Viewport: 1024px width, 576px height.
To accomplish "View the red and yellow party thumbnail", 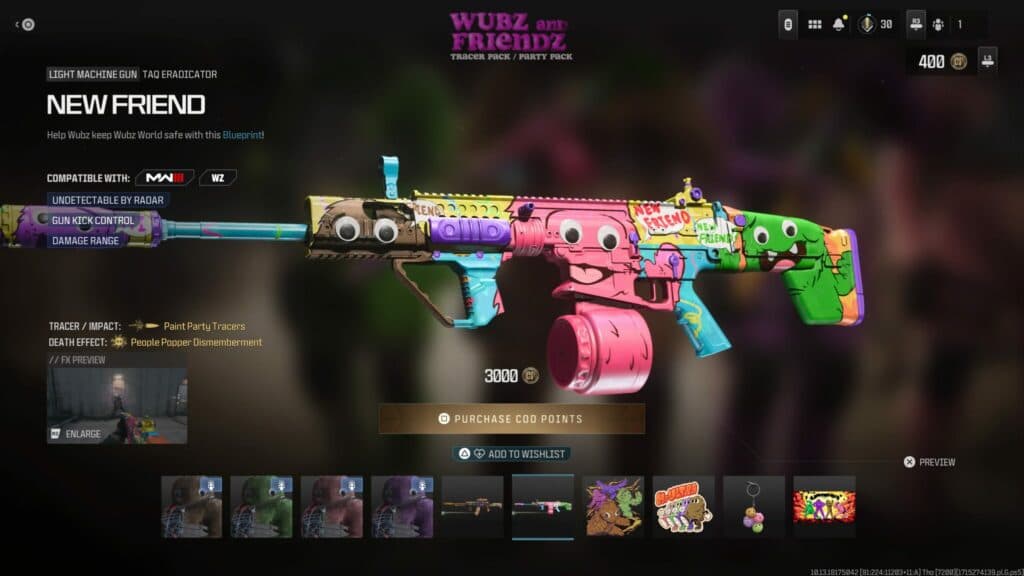I will tap(824, 506).
